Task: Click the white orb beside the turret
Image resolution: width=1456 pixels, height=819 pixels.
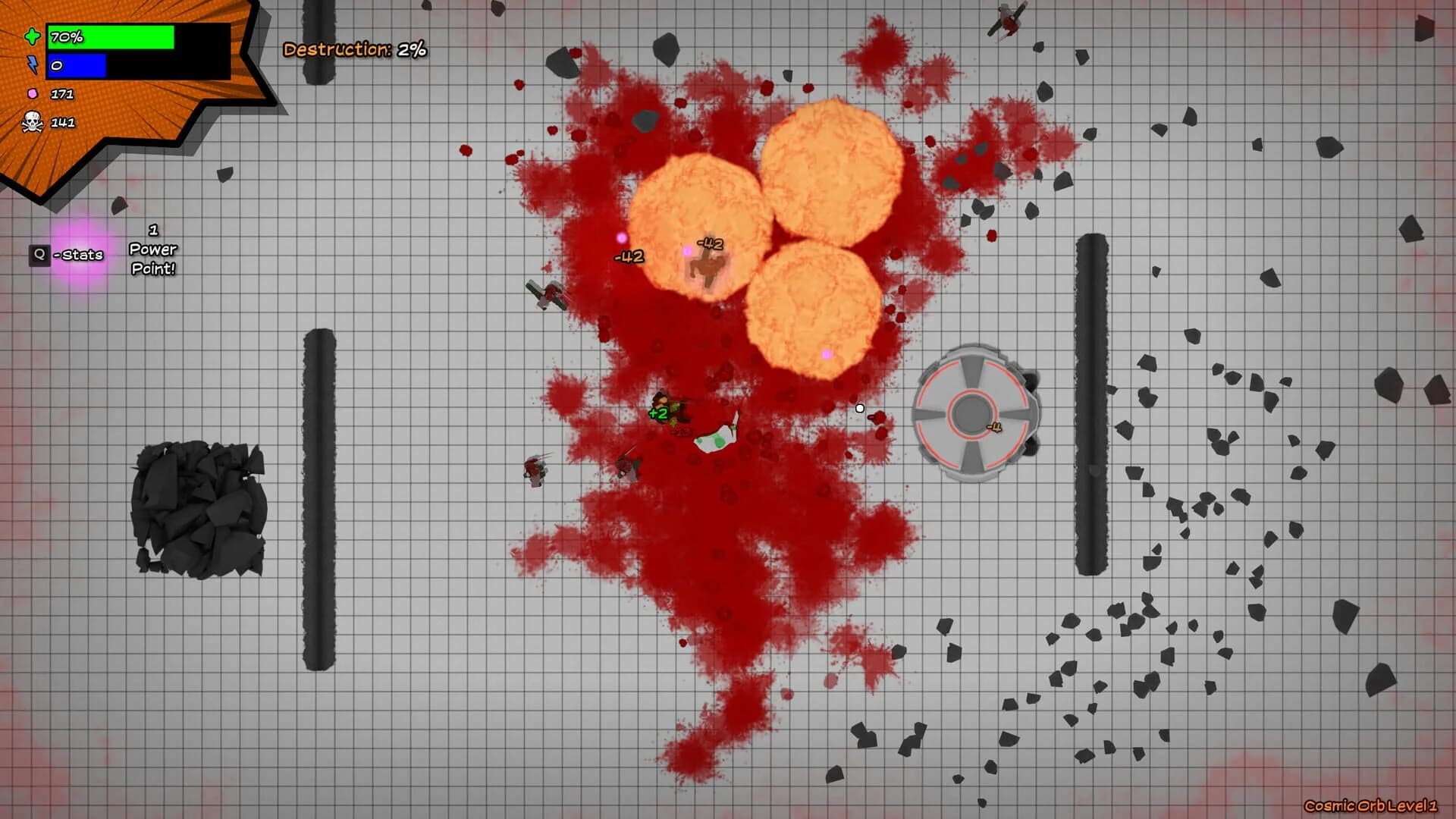Action: 859,407
